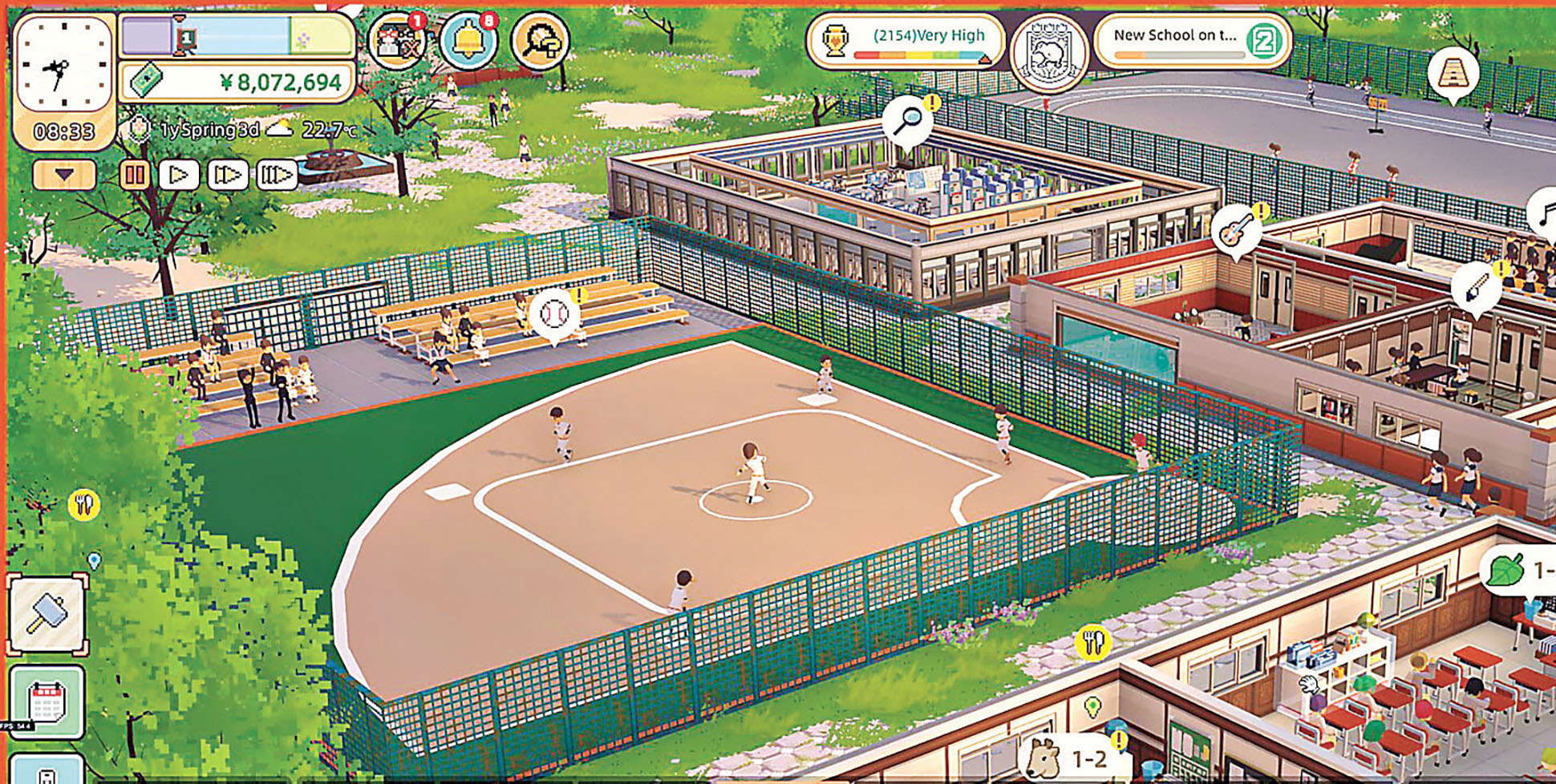Image resolution: width=1556 pixels, height=784 pixels.
Task: Select the hurdle track marker bubble
Action: 1453,73
